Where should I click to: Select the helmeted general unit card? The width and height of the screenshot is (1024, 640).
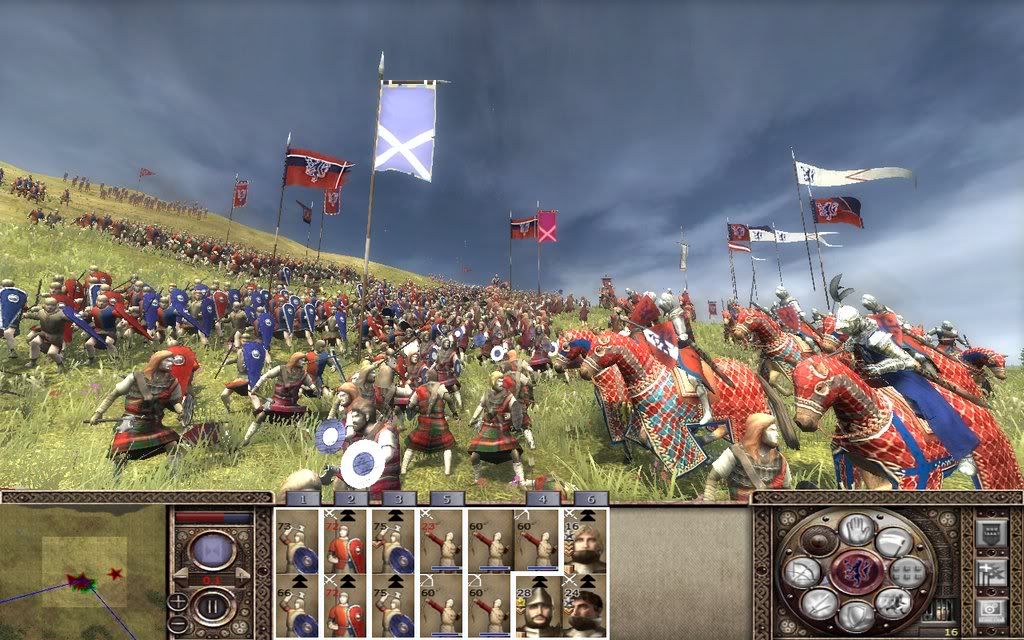[537, 605]
